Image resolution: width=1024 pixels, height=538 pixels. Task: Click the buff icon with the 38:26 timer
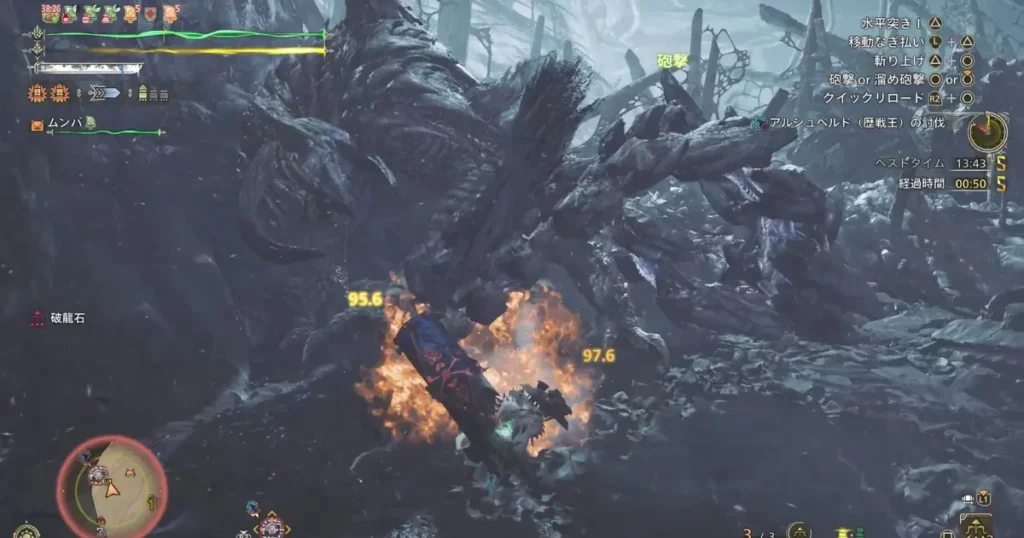51,13
